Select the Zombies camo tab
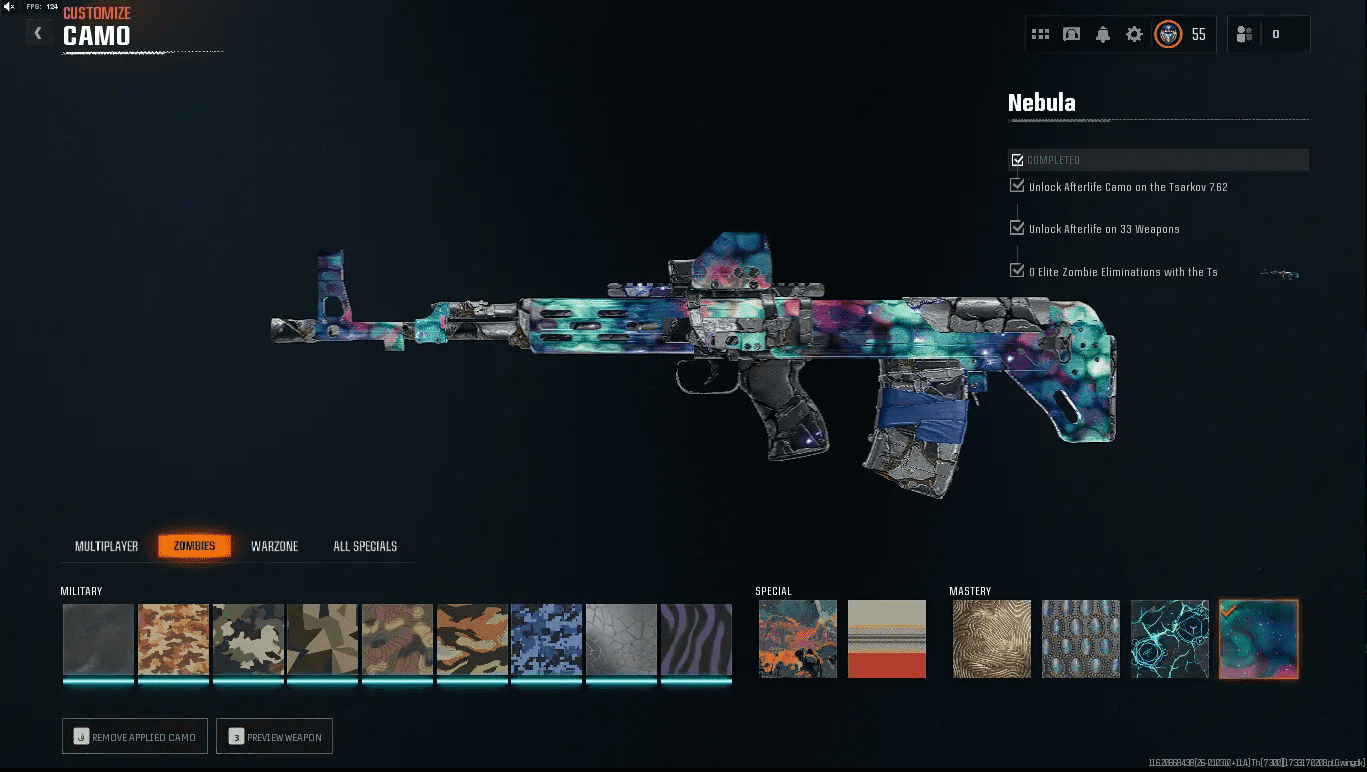The height and width of the screenshot is (772, 1367). 194,546
